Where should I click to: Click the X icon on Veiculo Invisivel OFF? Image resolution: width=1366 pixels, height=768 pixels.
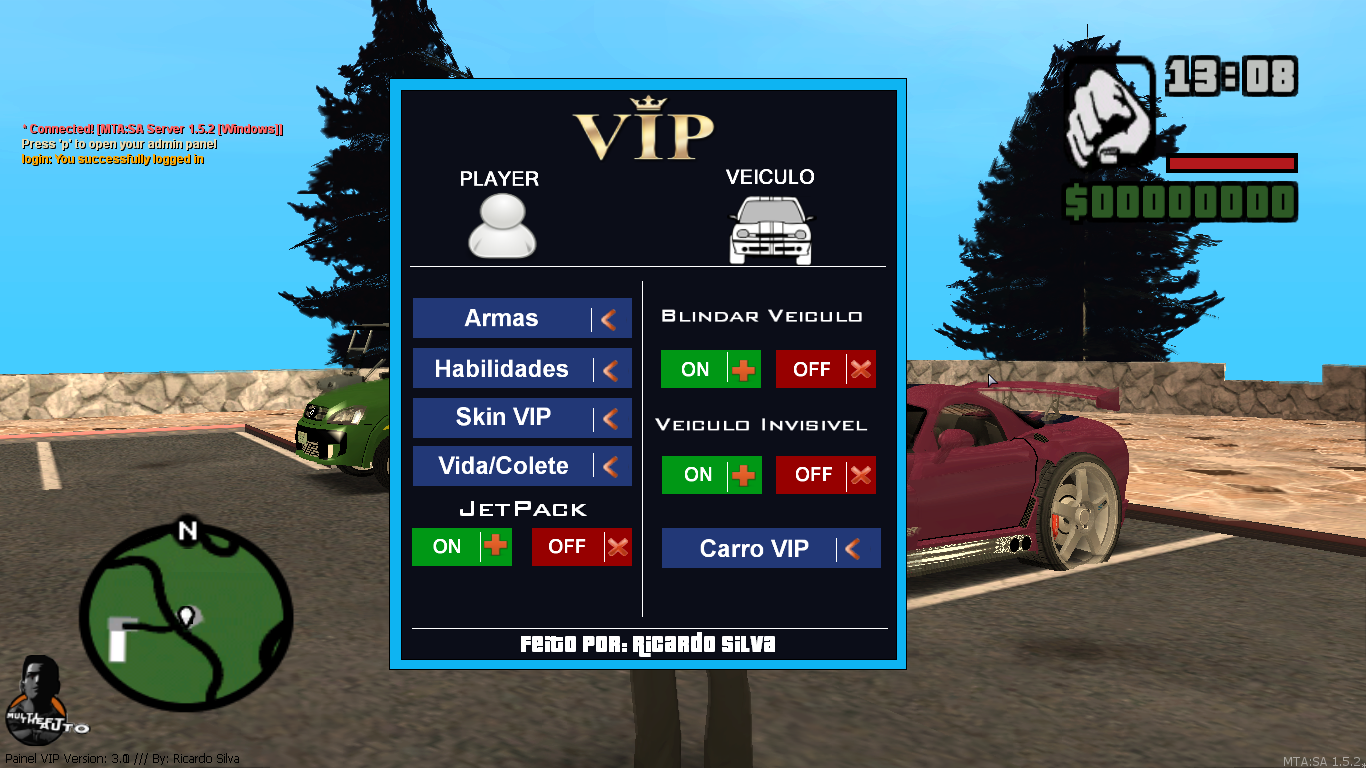point(860,475)
